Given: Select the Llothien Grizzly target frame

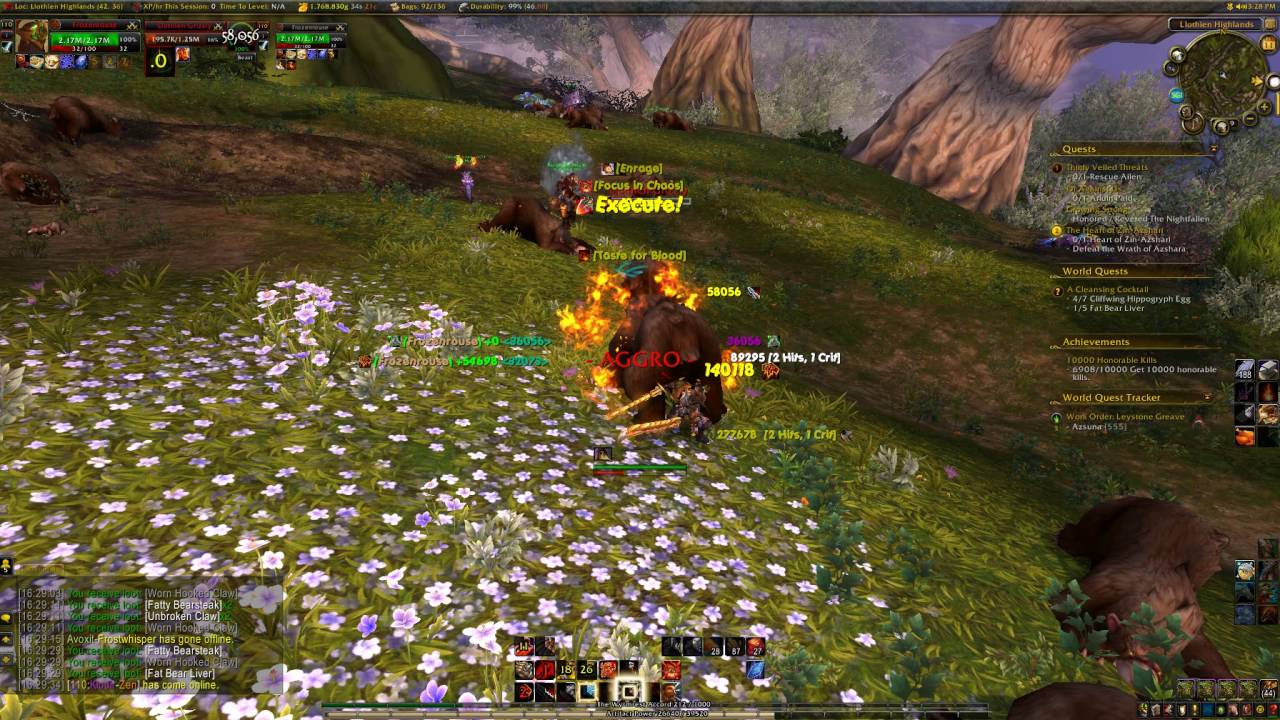Looking at the screenshot, I should 185,40.
